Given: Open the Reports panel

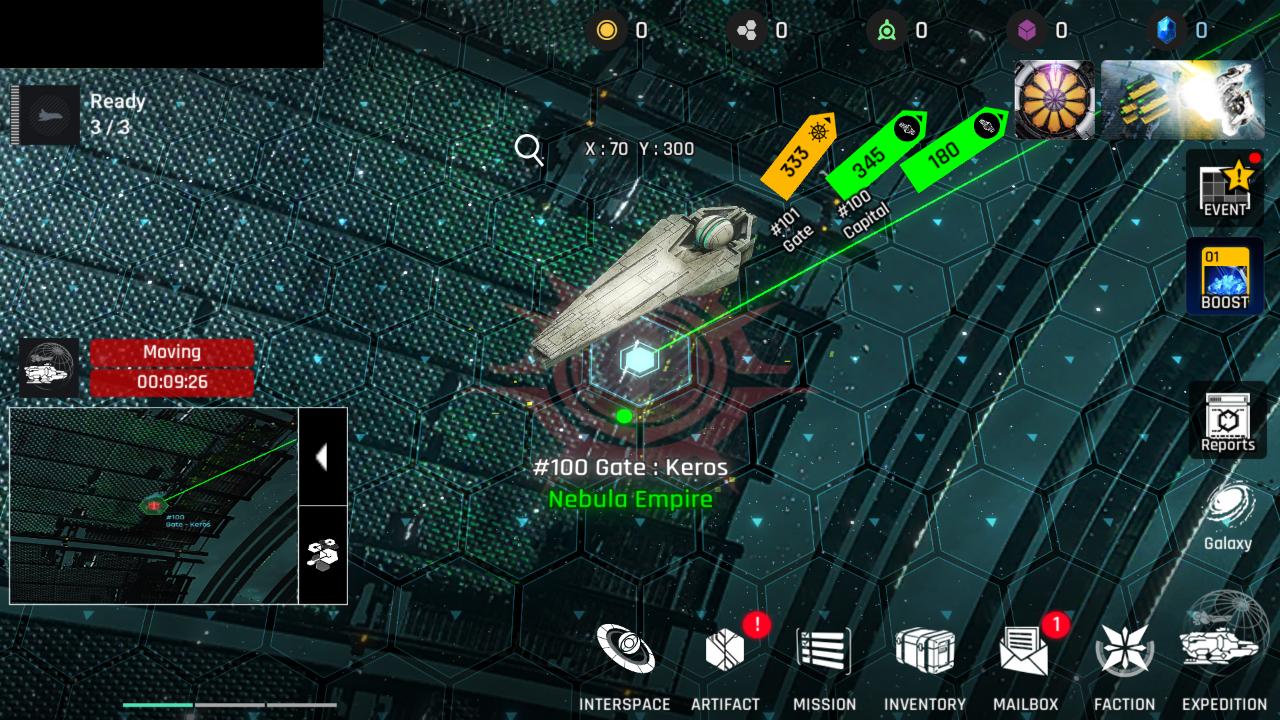Looking at the screenshot, I should point(1227,421).
